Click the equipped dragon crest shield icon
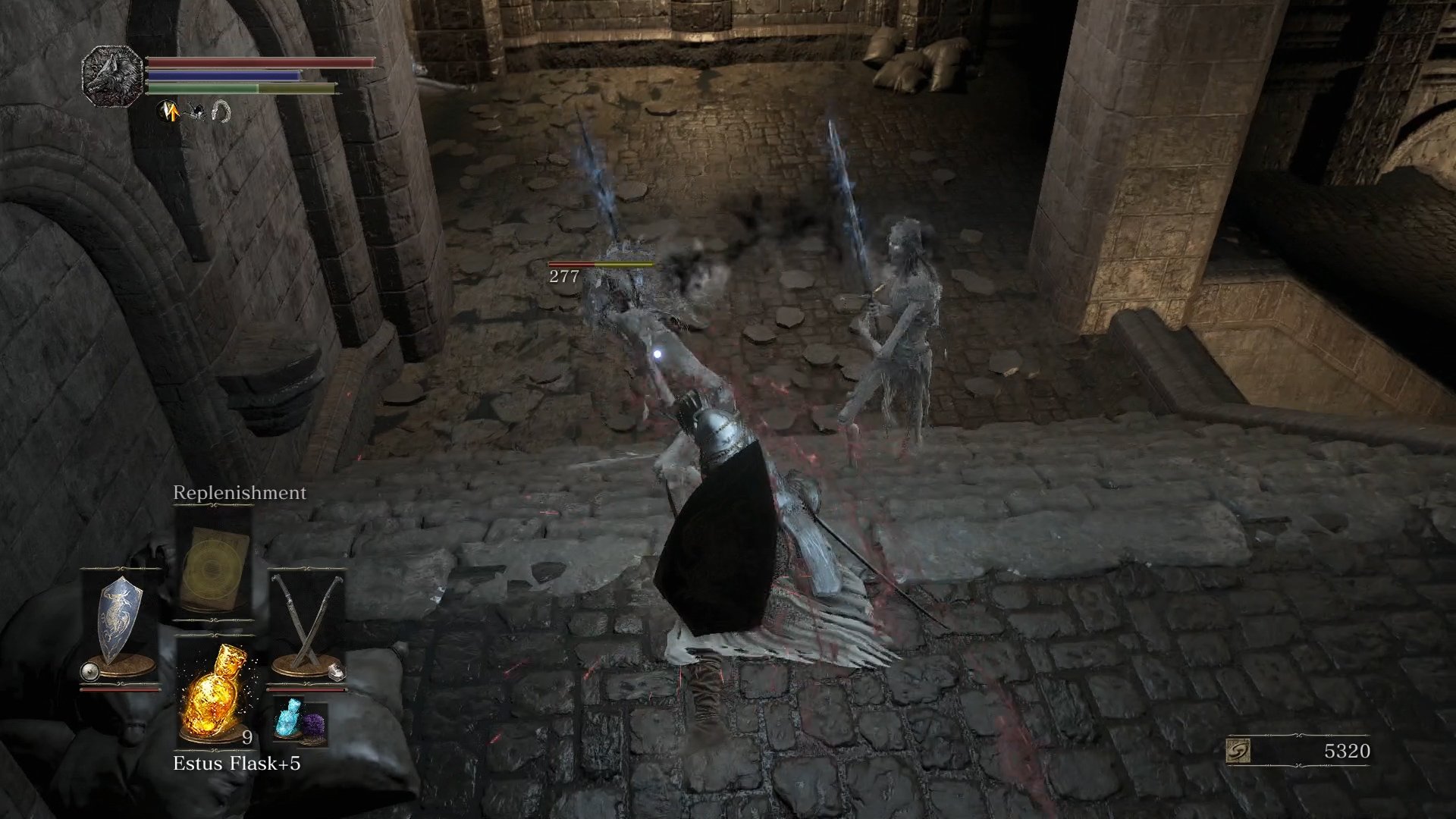This screenshot has width=1456, height=819. (121, 618)
